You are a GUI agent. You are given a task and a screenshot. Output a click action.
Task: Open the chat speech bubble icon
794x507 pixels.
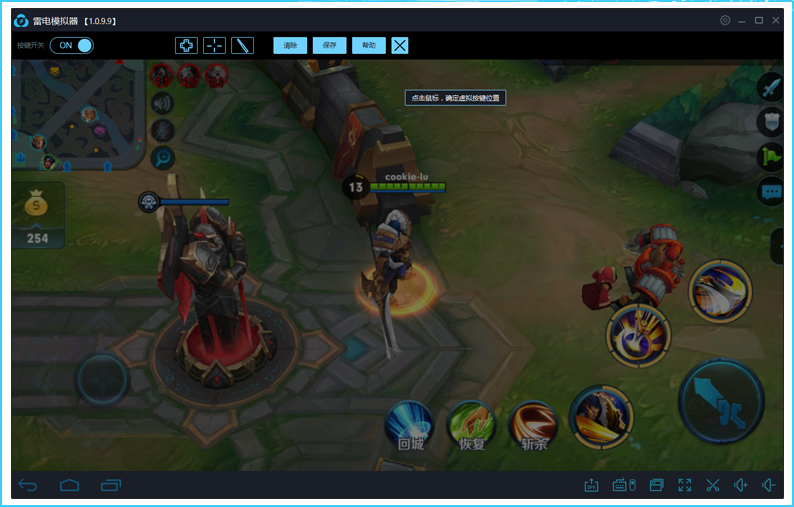point(771,190)
